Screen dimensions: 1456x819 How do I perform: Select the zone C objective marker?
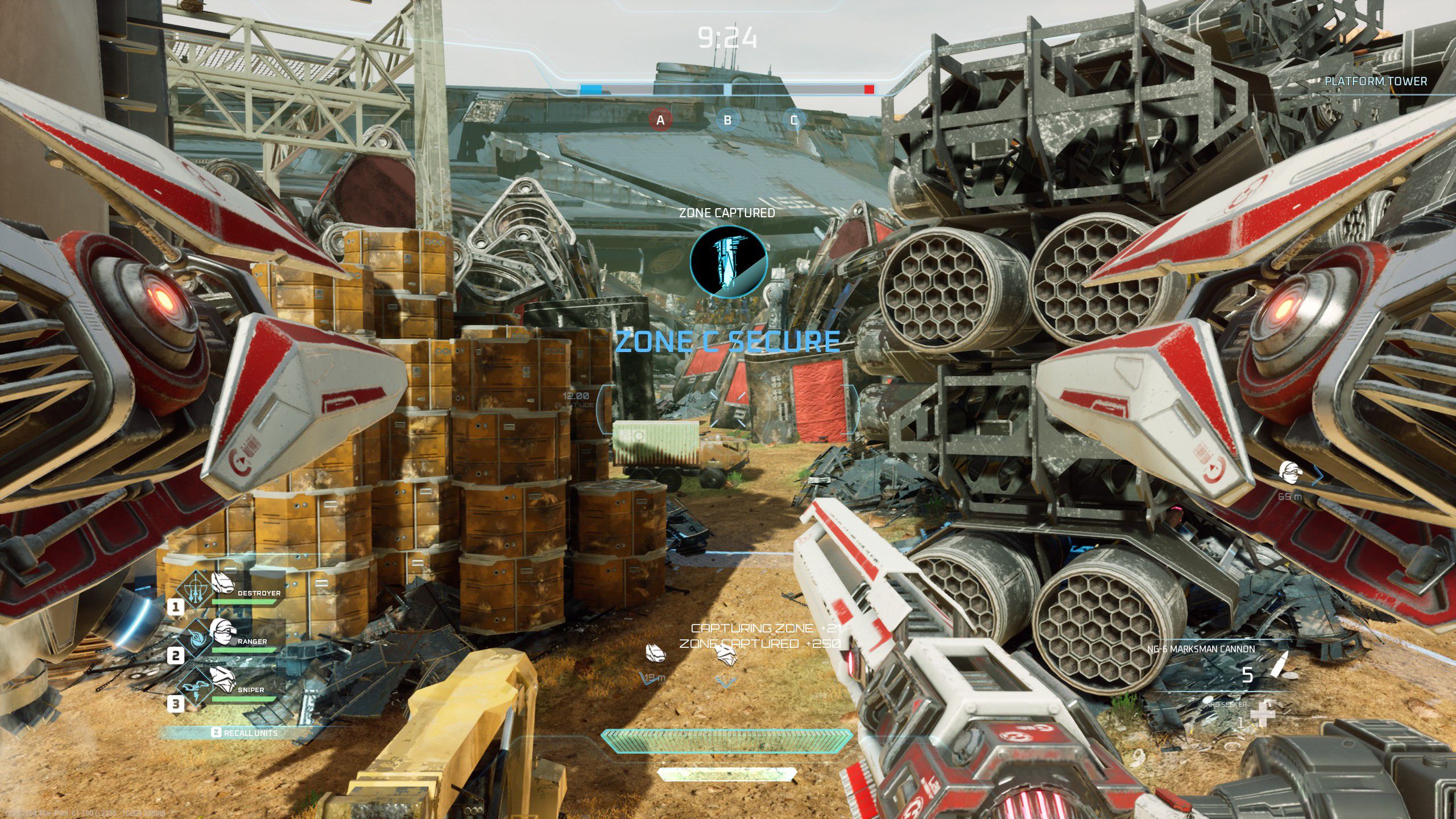(794, 120)
